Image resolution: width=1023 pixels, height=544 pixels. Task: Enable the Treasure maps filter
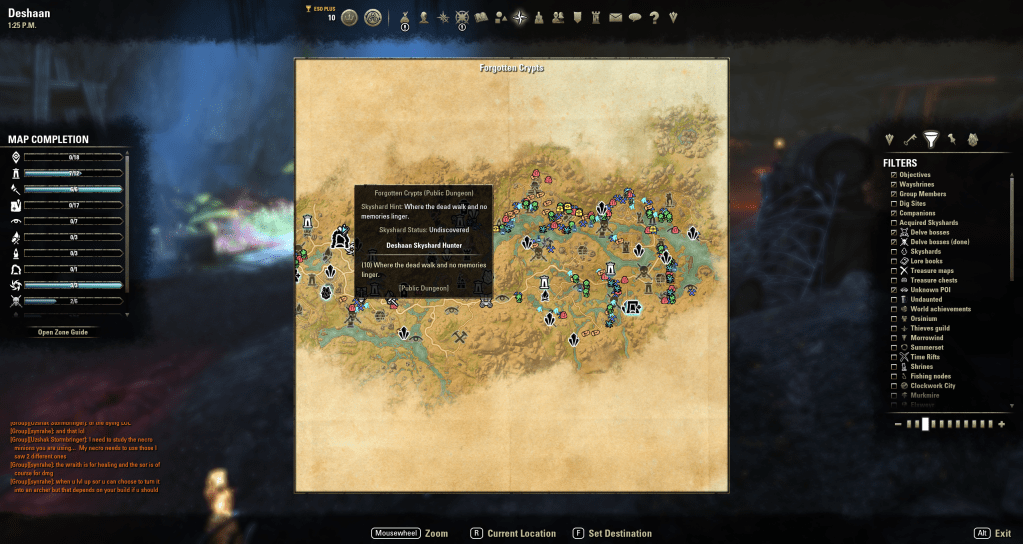894,271
